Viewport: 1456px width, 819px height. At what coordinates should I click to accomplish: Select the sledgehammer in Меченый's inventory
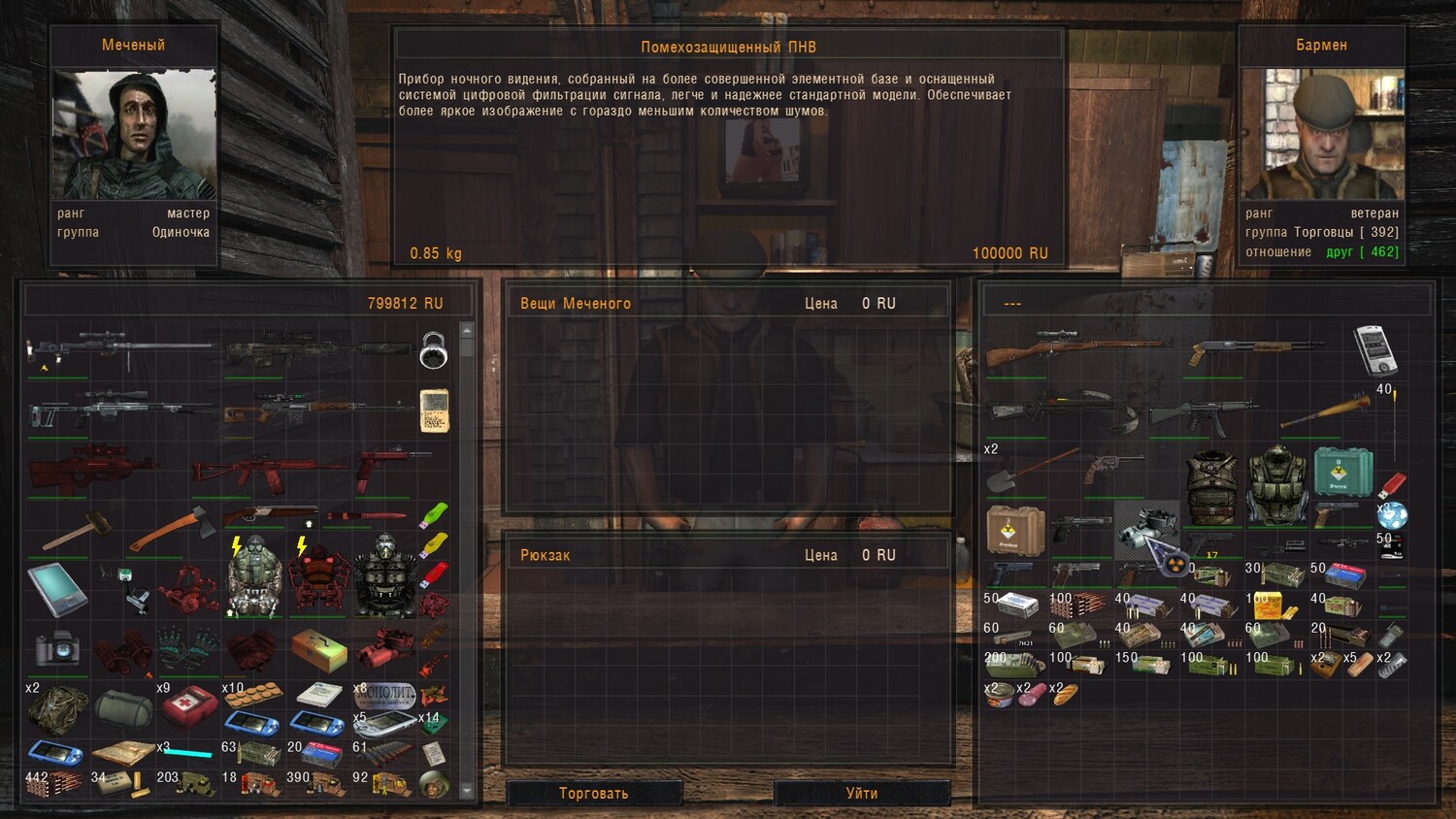tap(74, 531)
